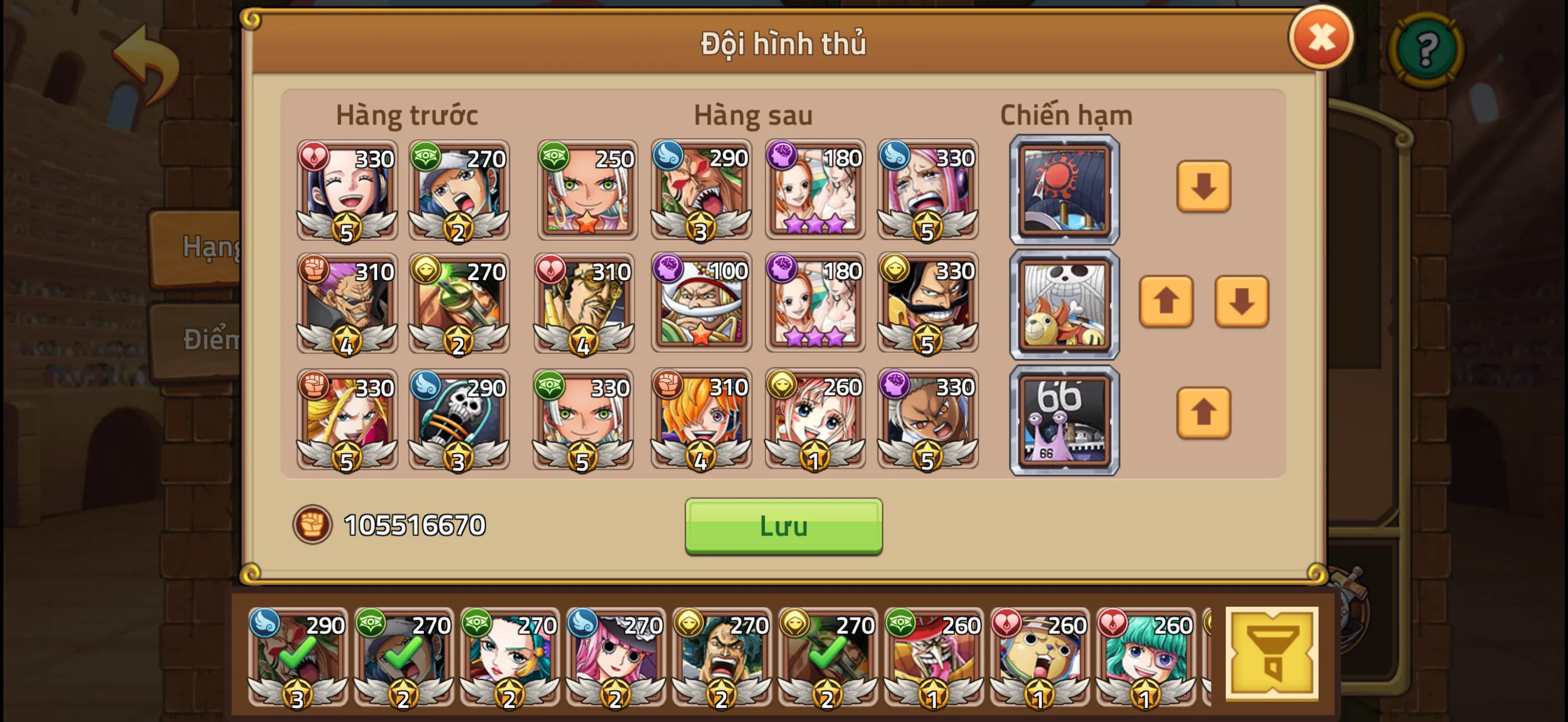This screenshot has width=1568, height=722.
Task: Select the top sun-sail warship icon
Action: (1064, 190)
